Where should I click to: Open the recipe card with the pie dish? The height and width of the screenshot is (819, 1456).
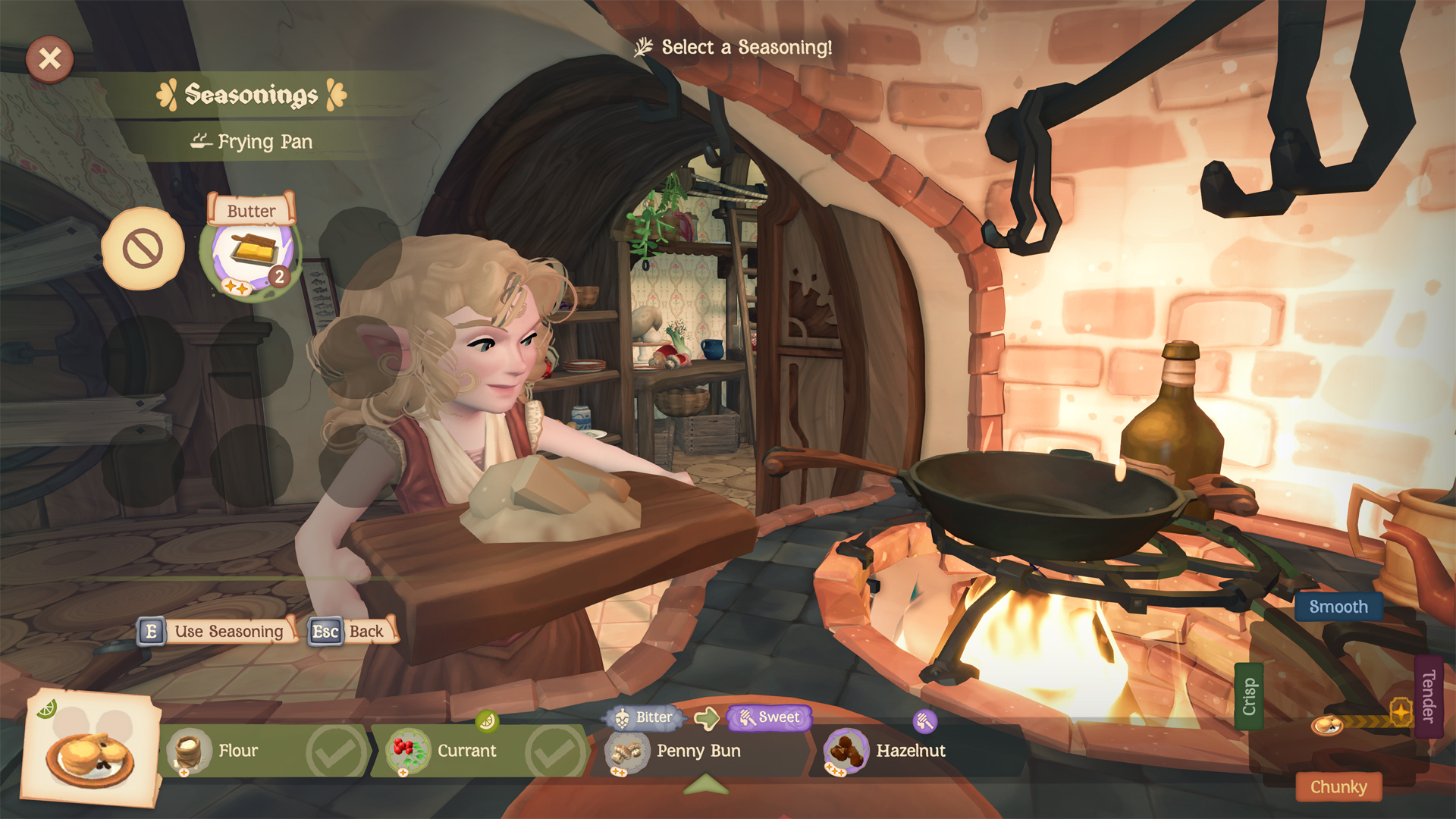point(91,751)
